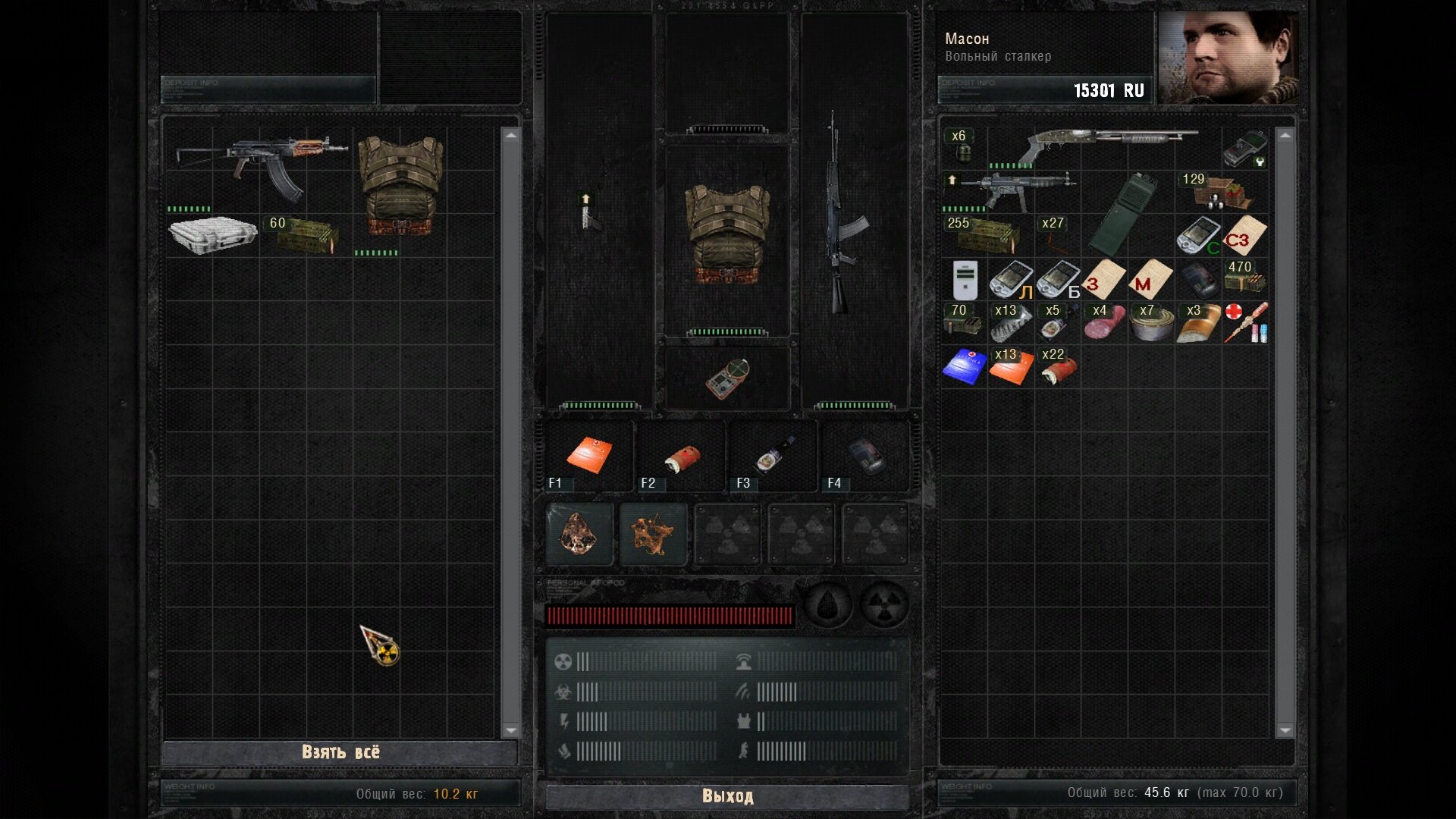1456x819 pixels.
Task: Select the bread loaf stack x3
Action: (1198, 324)
